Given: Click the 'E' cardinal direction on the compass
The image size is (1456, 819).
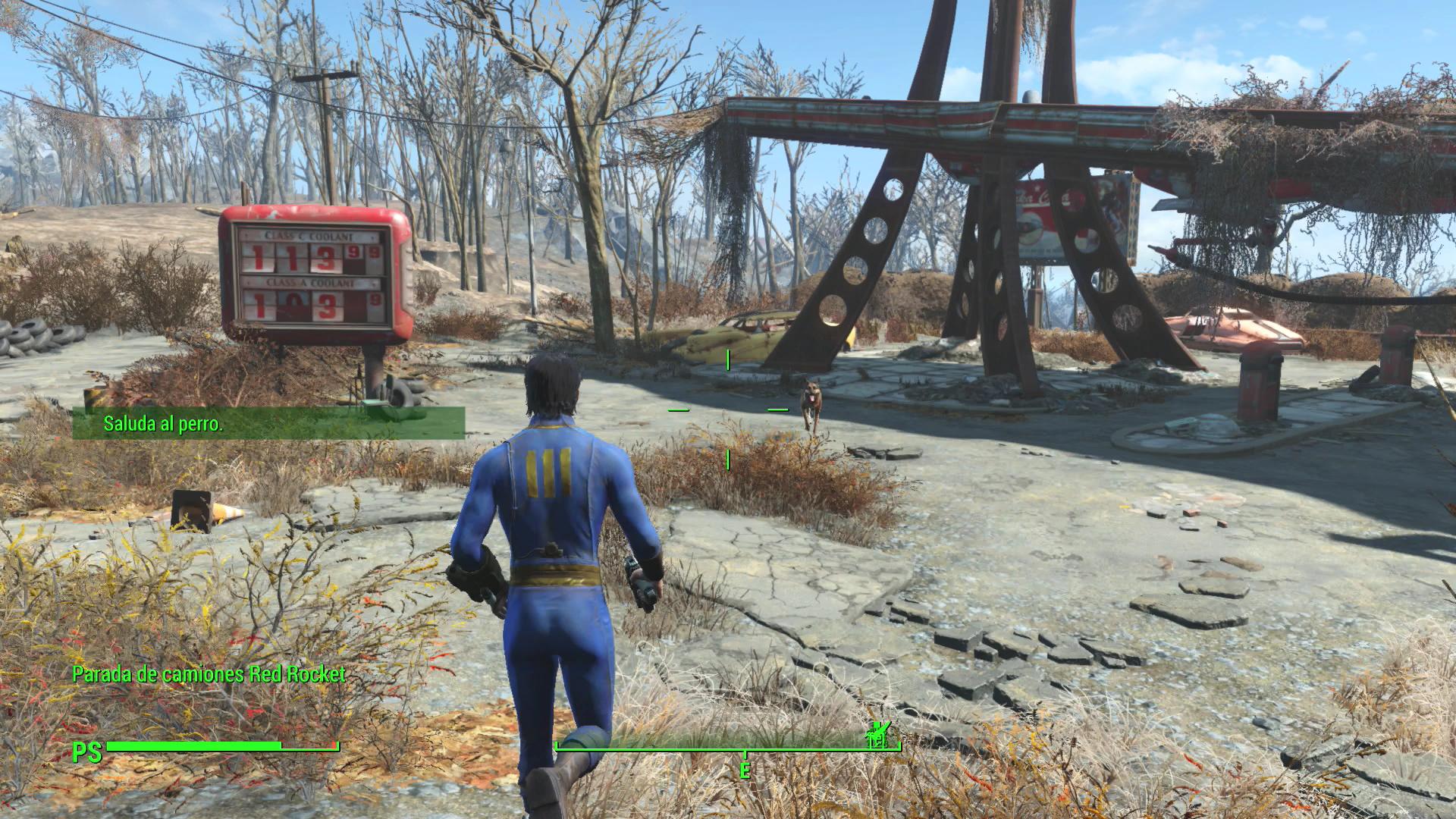Looking at the screenshot, I should tap(743, 770).
